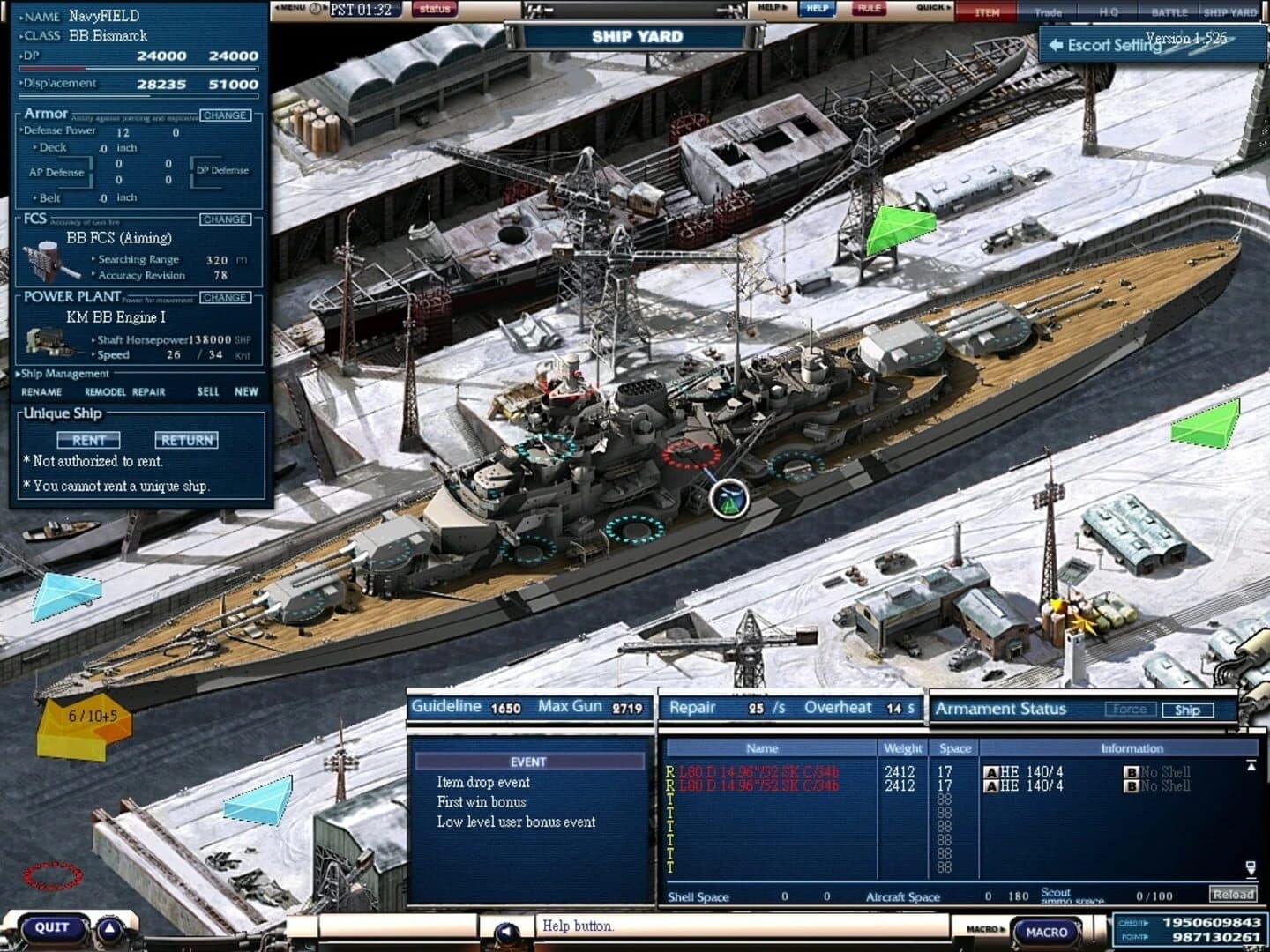Toggle the A shell slot for HE 140/4
The height and width of the screenshot is (952, 1270).
click(992, 770)
